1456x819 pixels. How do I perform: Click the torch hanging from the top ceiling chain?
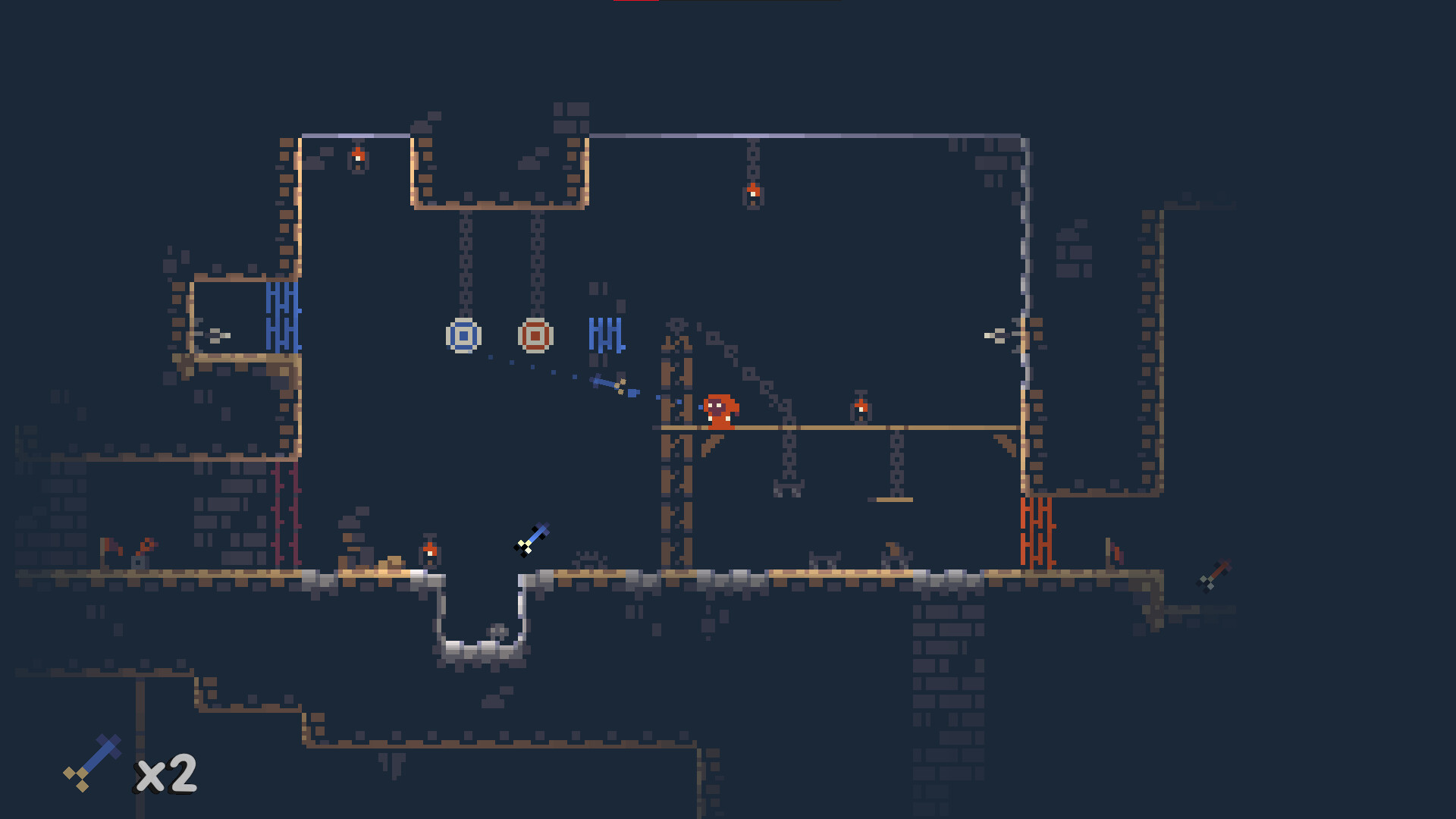[752, 192]
